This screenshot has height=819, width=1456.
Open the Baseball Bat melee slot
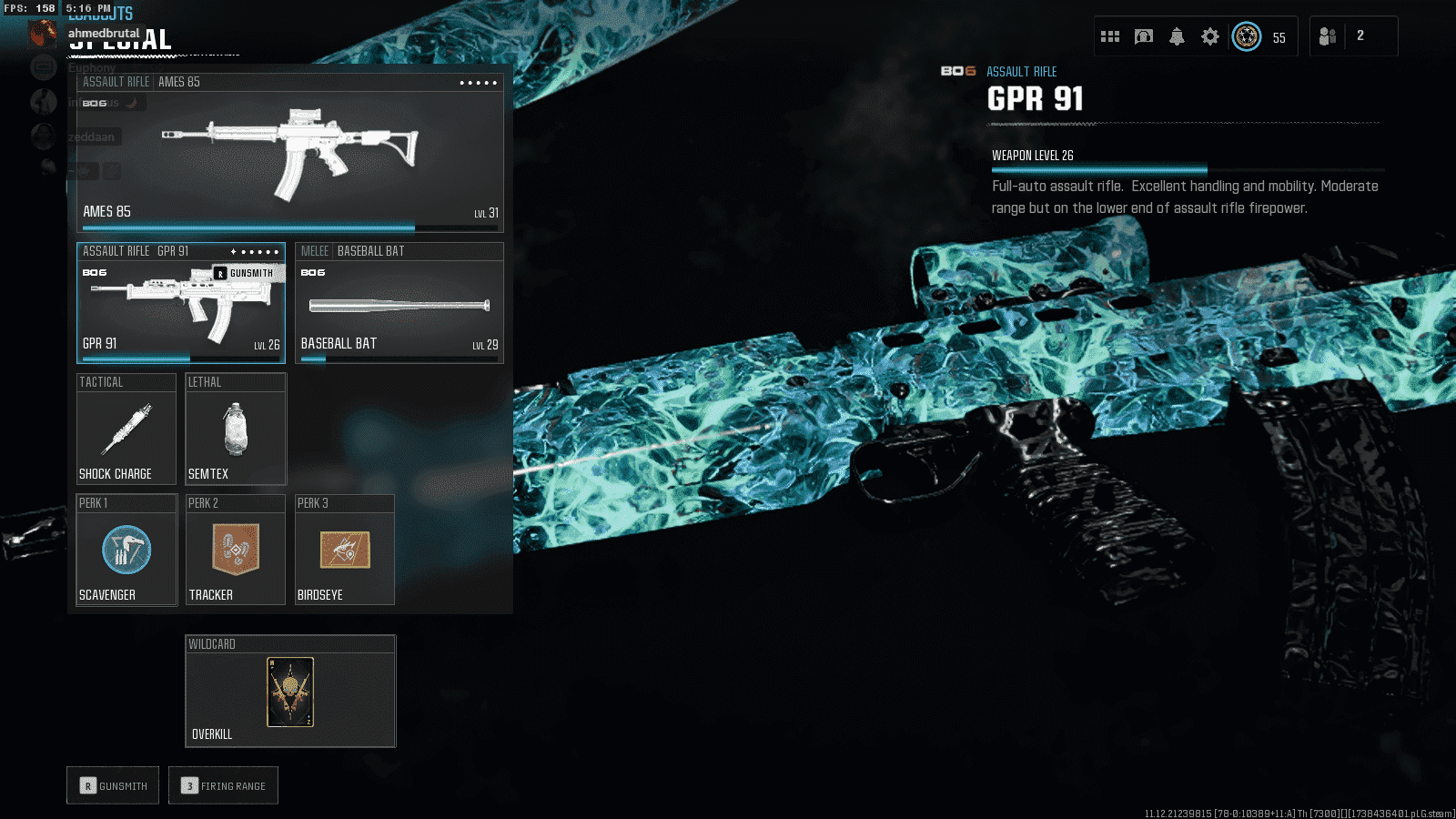[x=399, y=304]
